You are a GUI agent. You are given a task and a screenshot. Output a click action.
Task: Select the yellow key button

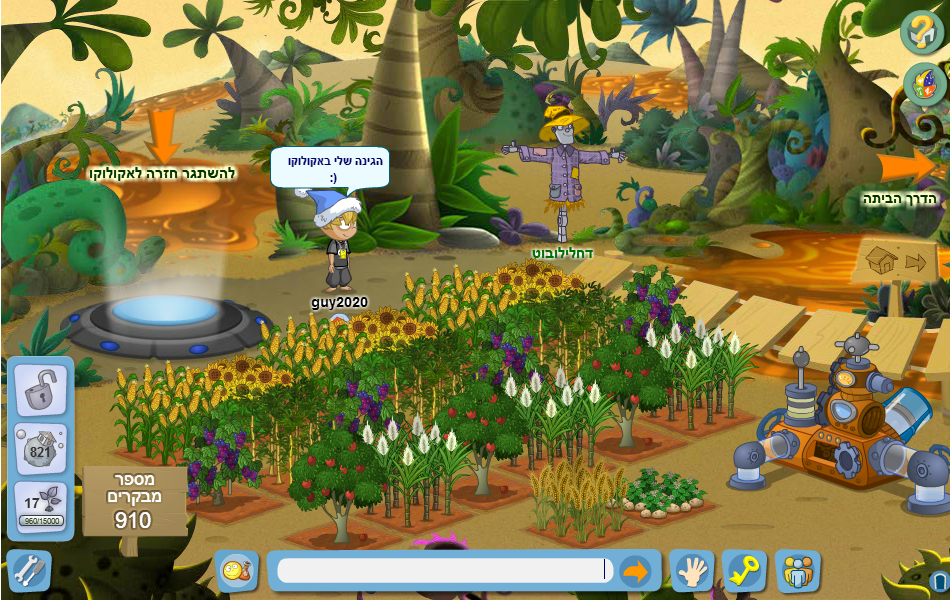pos(744,571)
